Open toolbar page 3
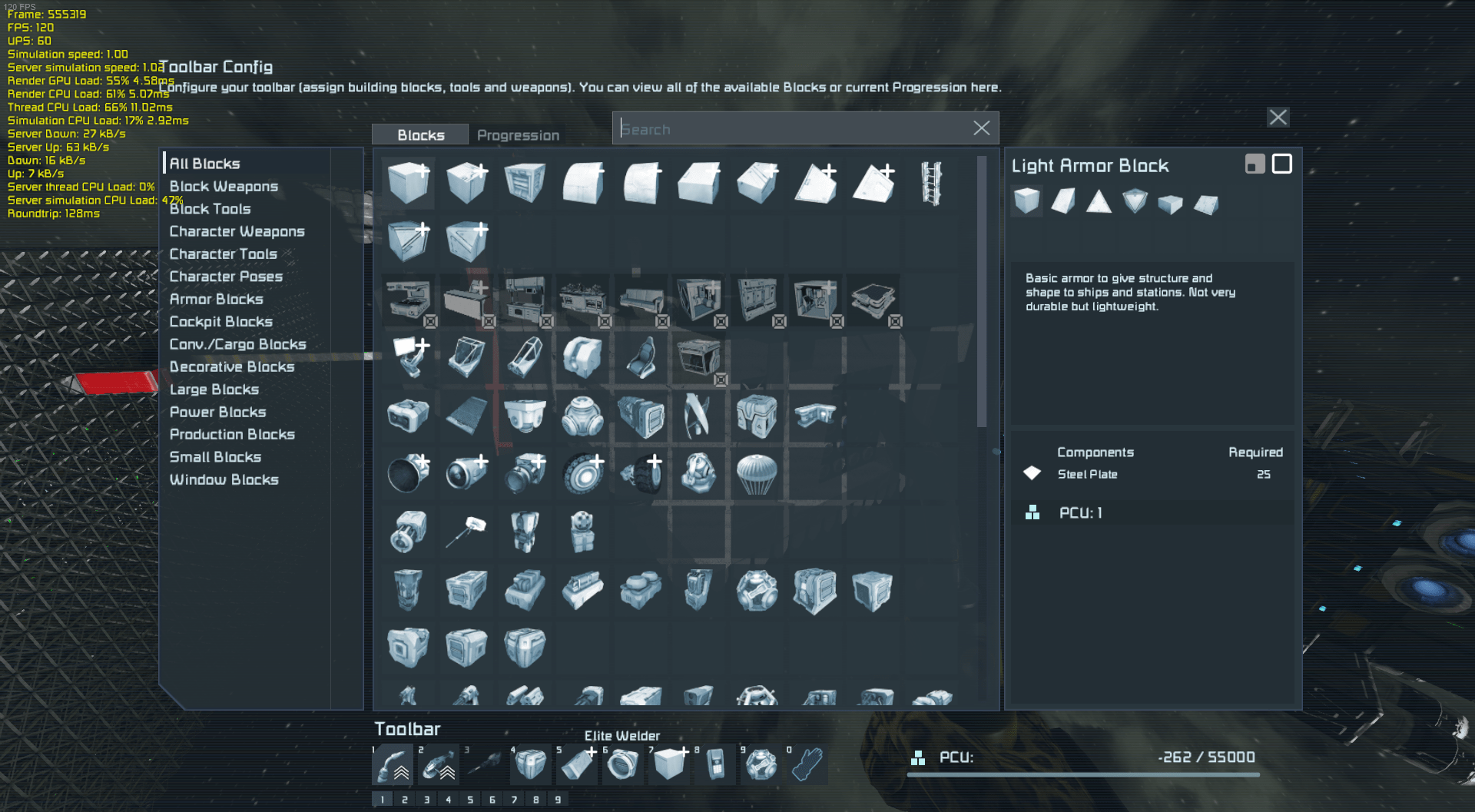The height and width of the screenshot is (812, 1475). (427, 799)
